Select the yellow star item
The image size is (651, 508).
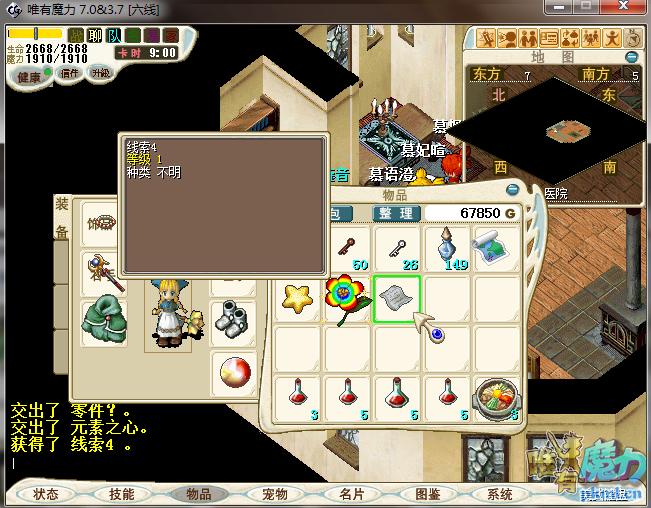[296, 297]
